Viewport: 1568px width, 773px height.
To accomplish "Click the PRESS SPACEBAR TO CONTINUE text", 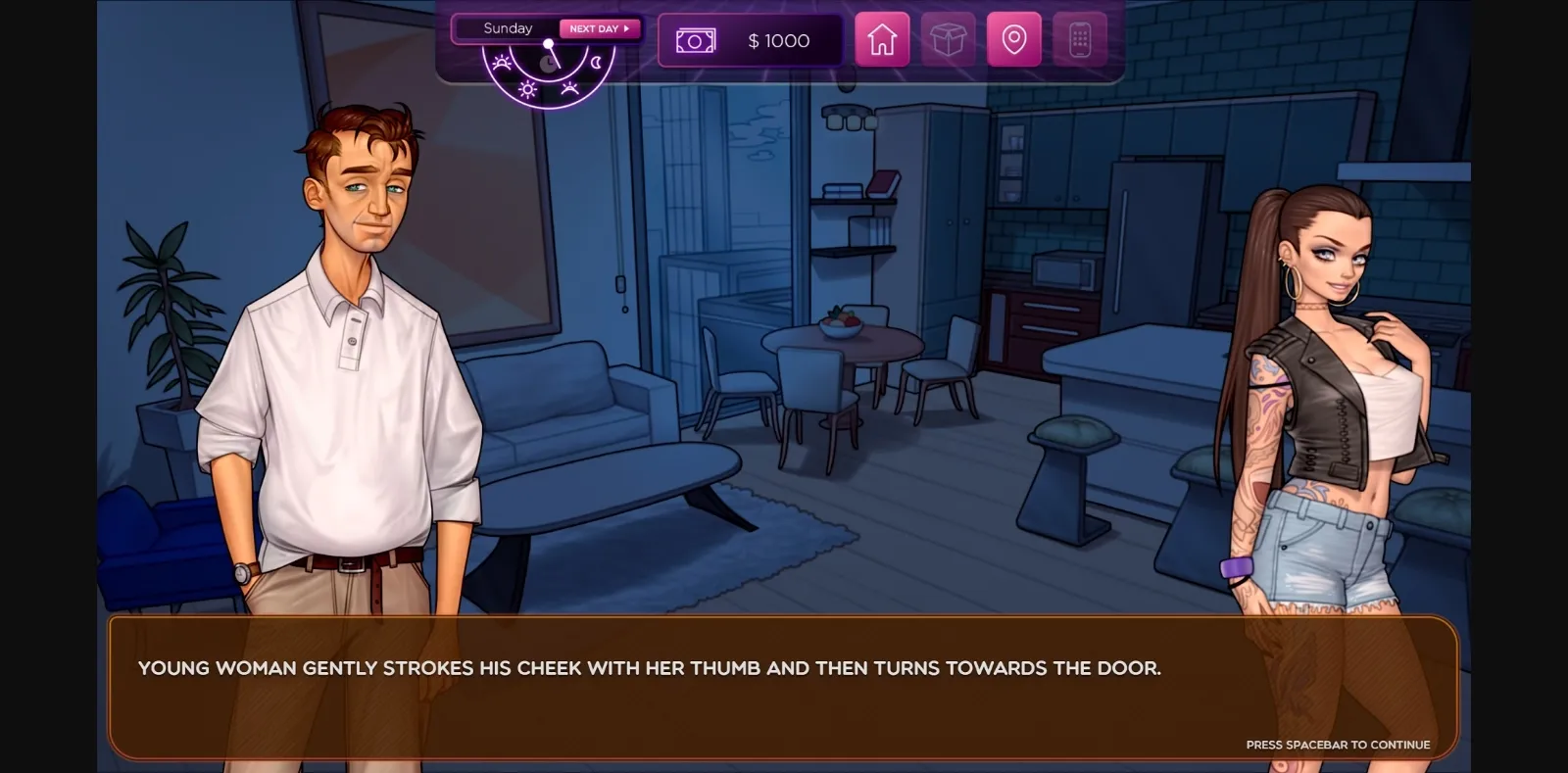I will 1338,745.
